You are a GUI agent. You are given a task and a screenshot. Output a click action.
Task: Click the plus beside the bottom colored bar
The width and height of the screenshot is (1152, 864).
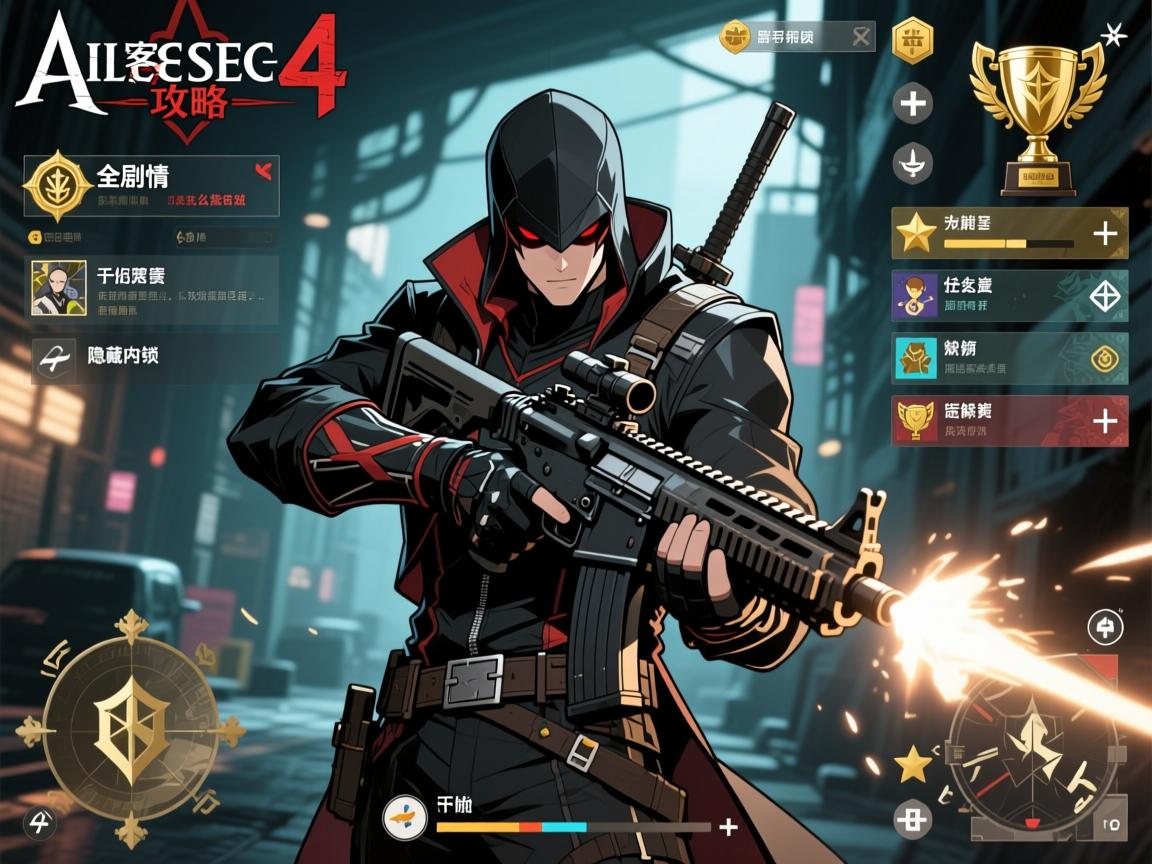pyautogui.click(x=729, y=826)
